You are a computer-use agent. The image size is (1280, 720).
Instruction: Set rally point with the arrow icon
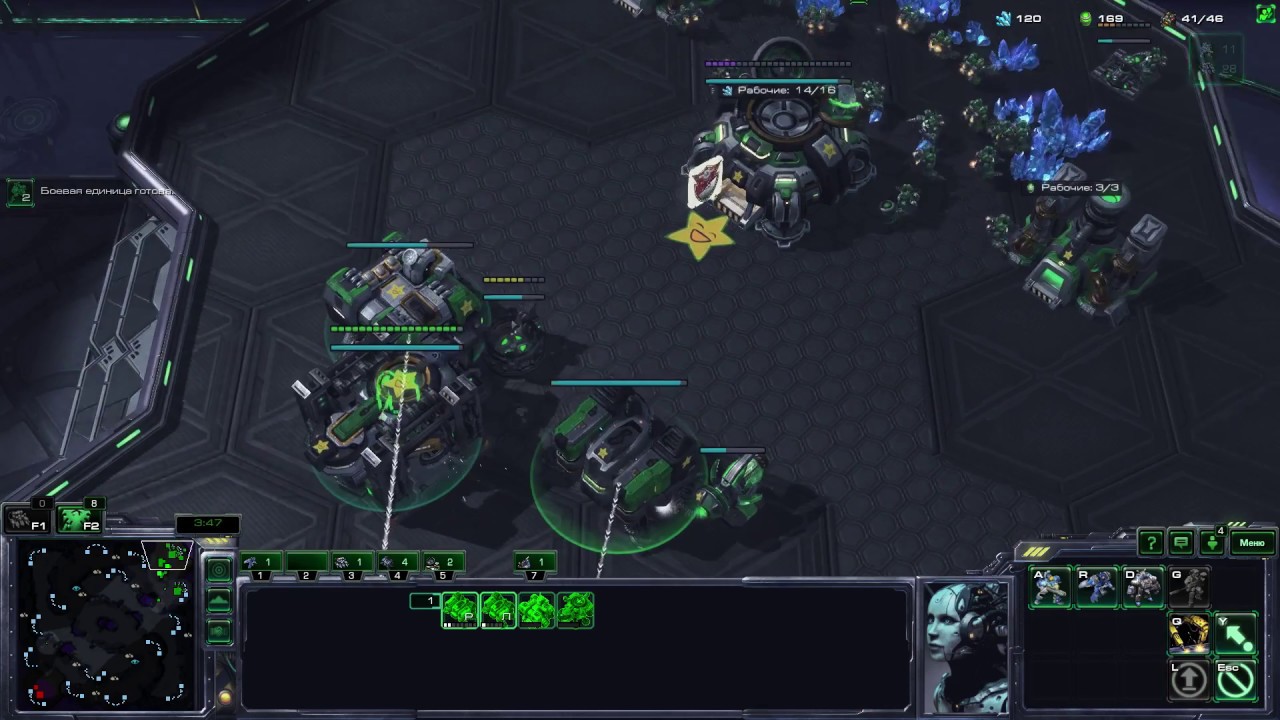click(x=1235, y=634)
